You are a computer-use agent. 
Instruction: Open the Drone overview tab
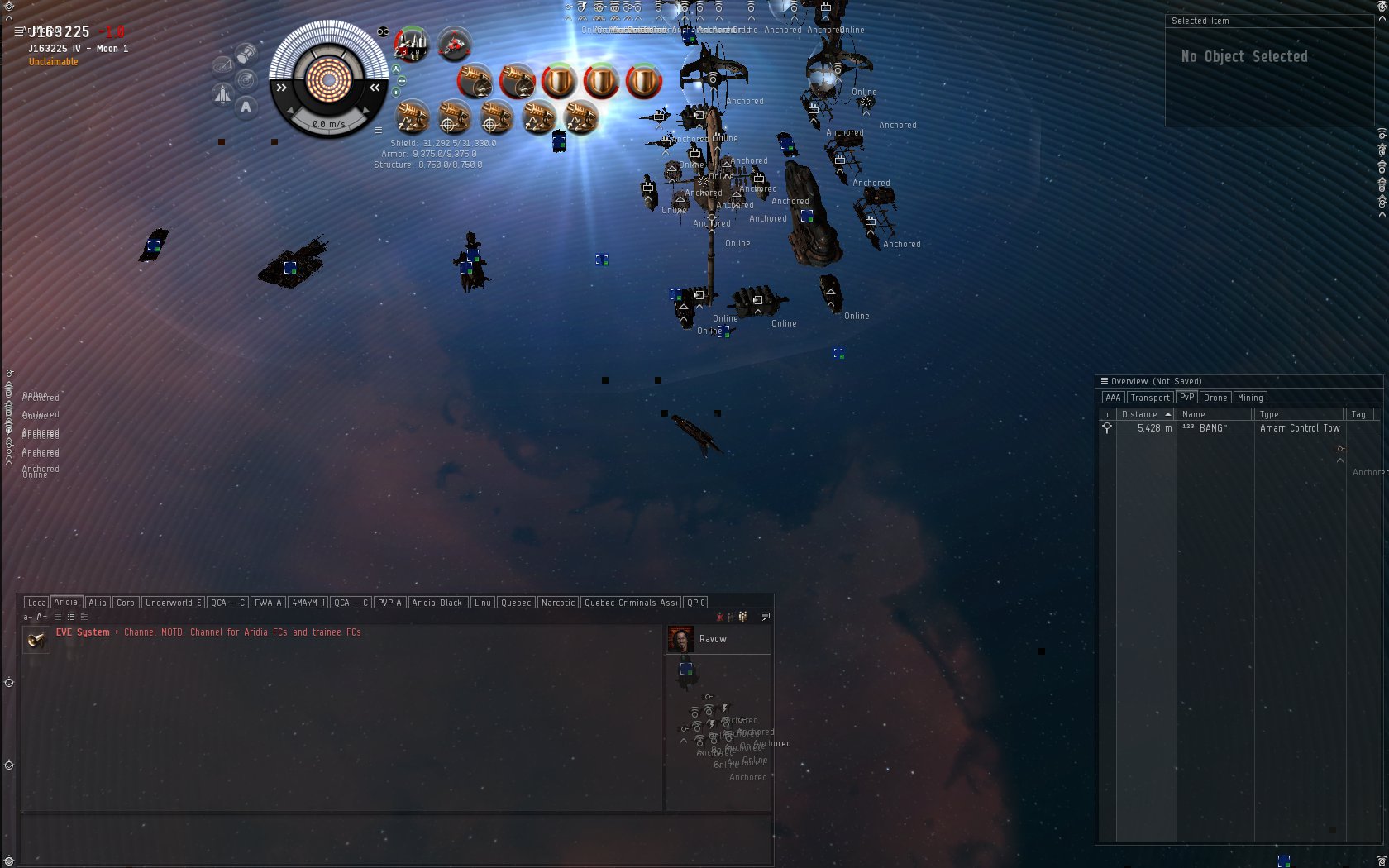[x=1215, y=398]
